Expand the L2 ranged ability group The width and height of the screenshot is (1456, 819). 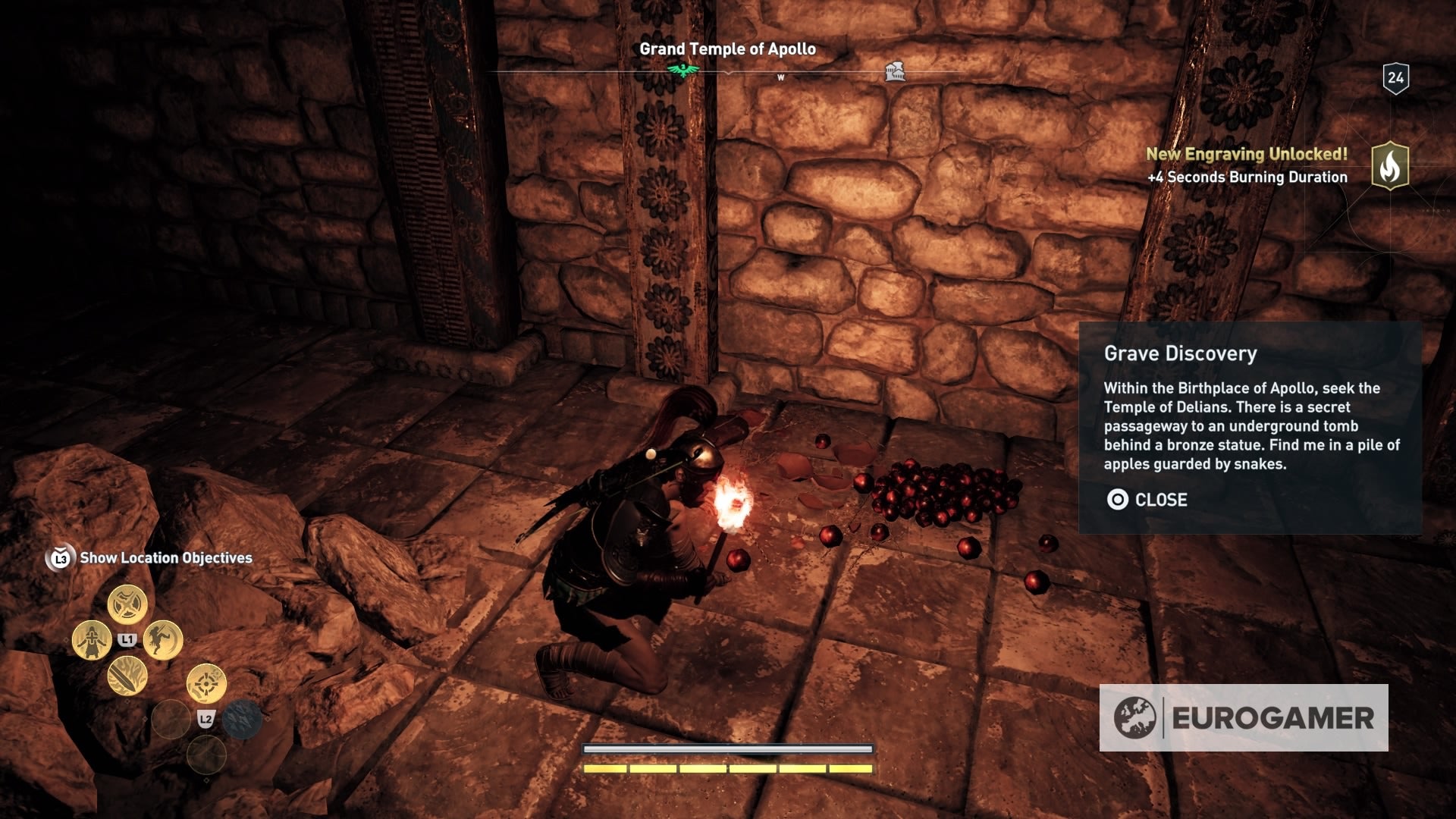(206, 718)
